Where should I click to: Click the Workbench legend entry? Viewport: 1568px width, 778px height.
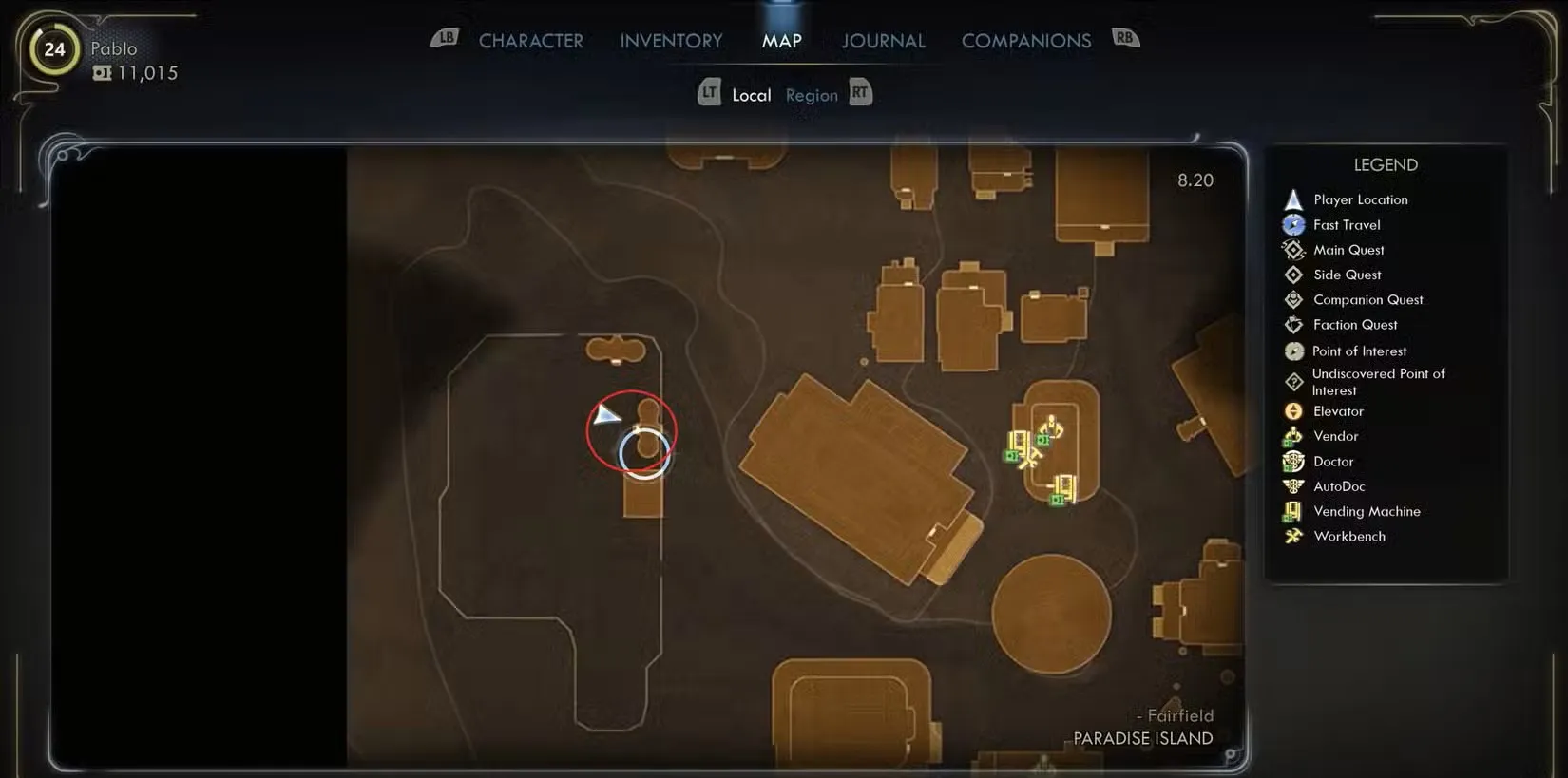(1348, 536)
